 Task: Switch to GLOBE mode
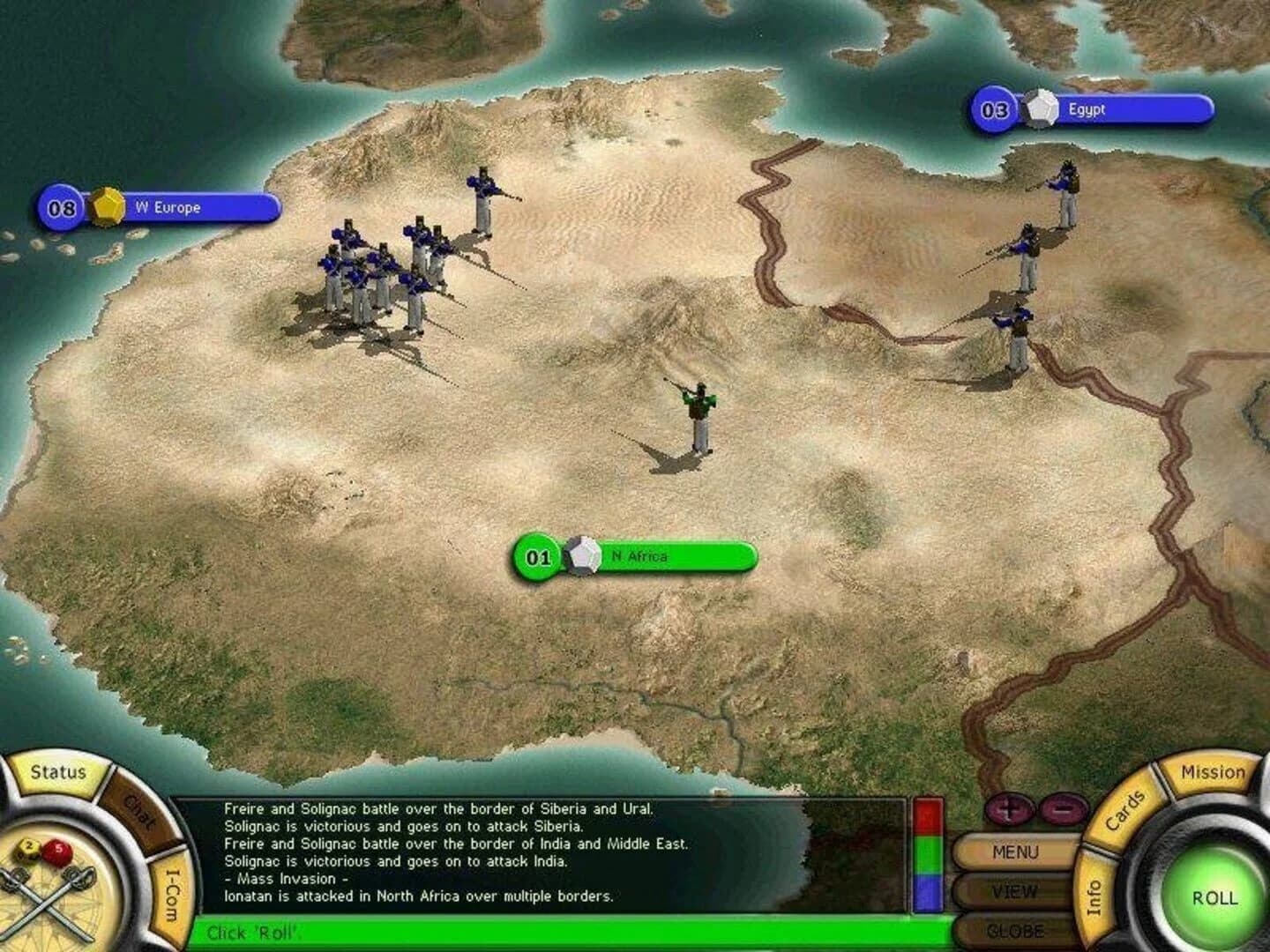(x=1016, y=928)
